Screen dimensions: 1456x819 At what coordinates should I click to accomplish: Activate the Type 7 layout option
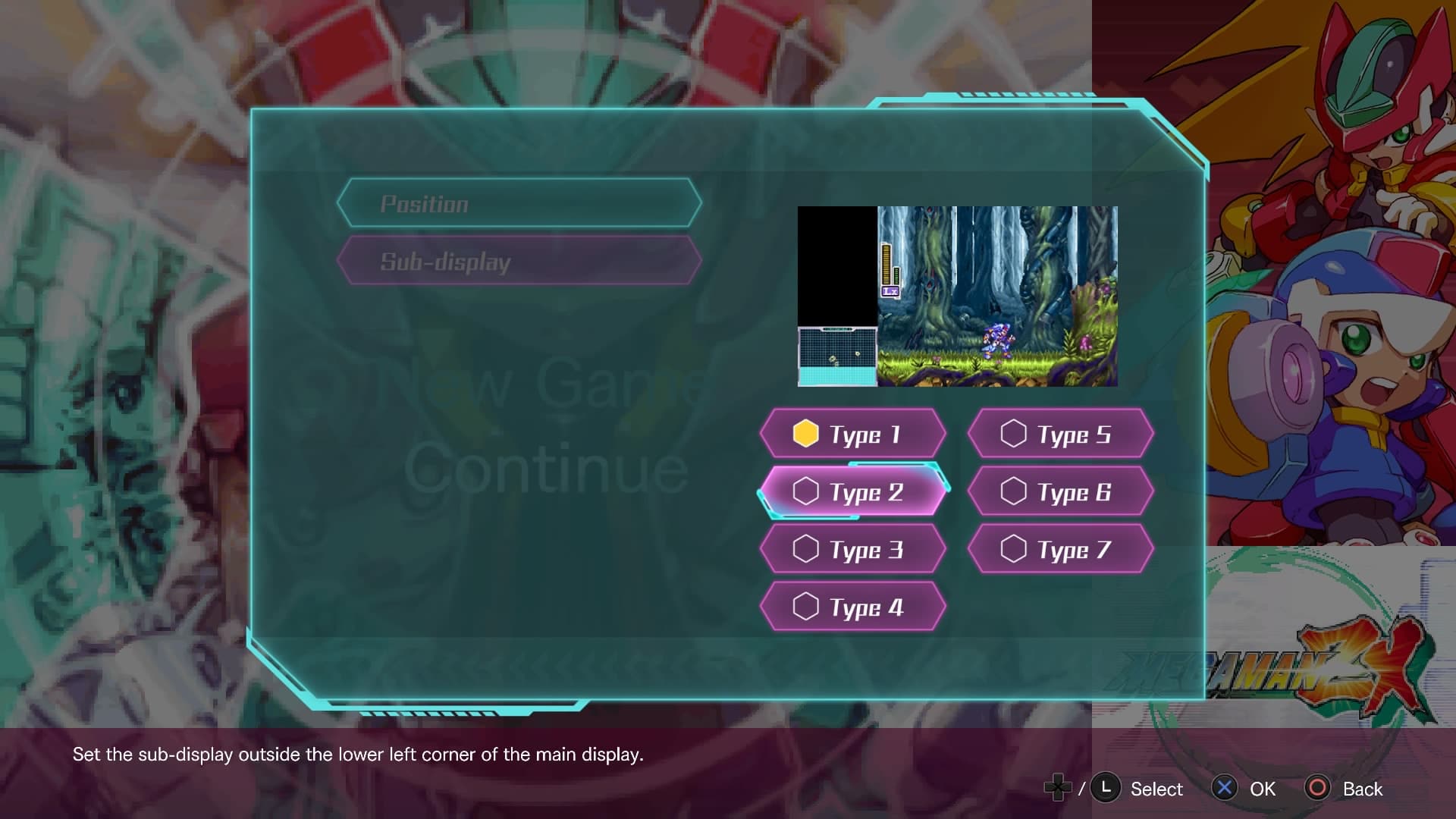[1061, 549]
